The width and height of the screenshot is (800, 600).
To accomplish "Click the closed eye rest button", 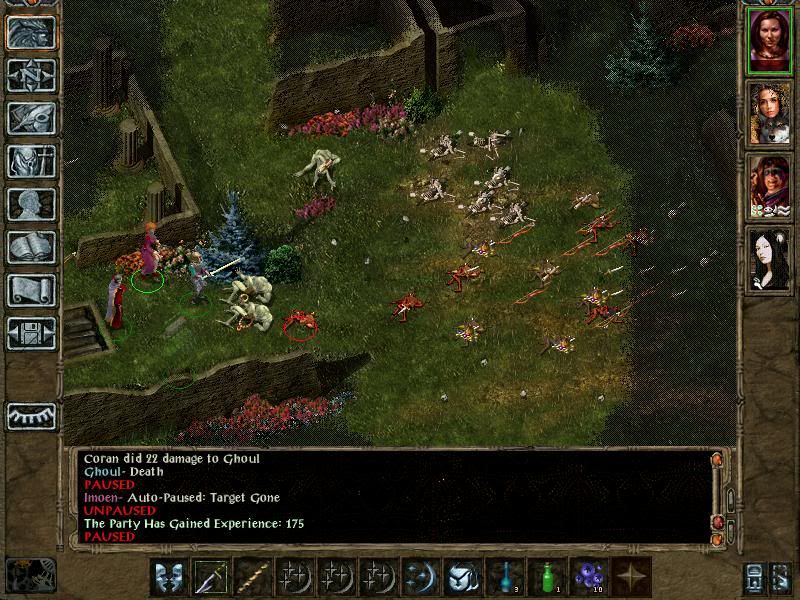I will pos(31,415).
